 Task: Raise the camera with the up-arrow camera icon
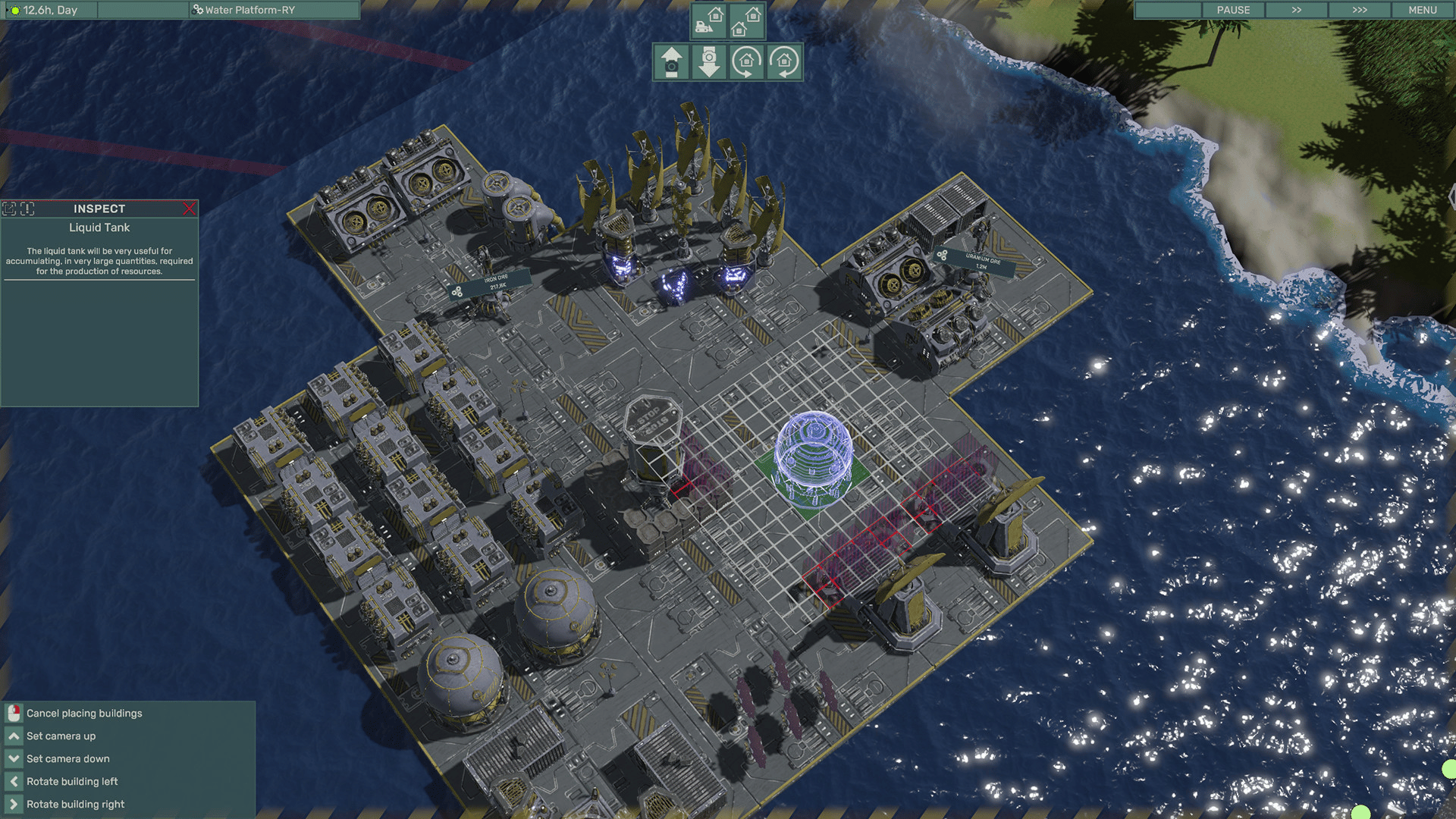pyautogui.click(x=671, y=62)
